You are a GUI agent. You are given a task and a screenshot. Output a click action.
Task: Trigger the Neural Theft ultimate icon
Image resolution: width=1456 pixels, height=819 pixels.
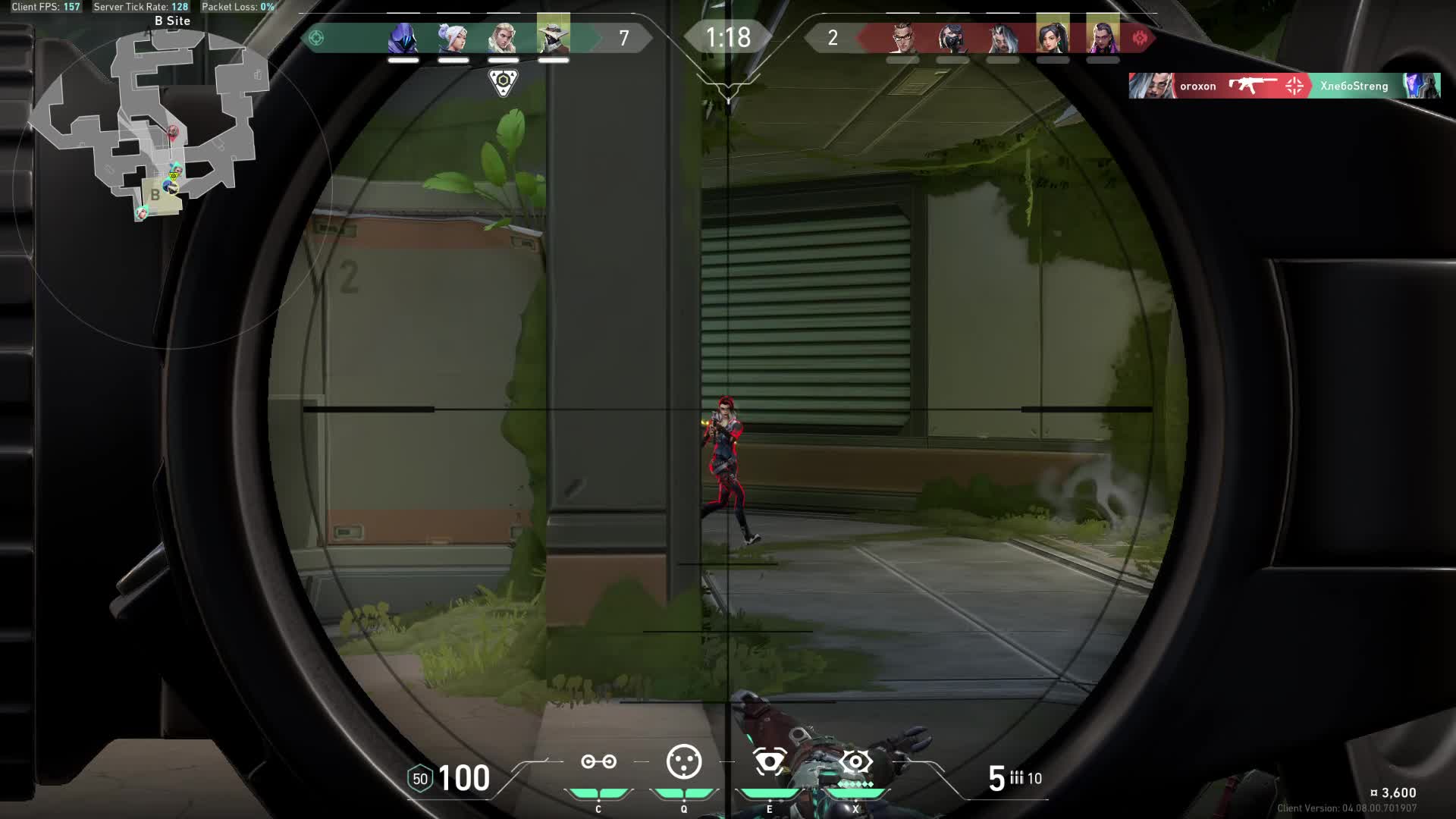(855, 761)
